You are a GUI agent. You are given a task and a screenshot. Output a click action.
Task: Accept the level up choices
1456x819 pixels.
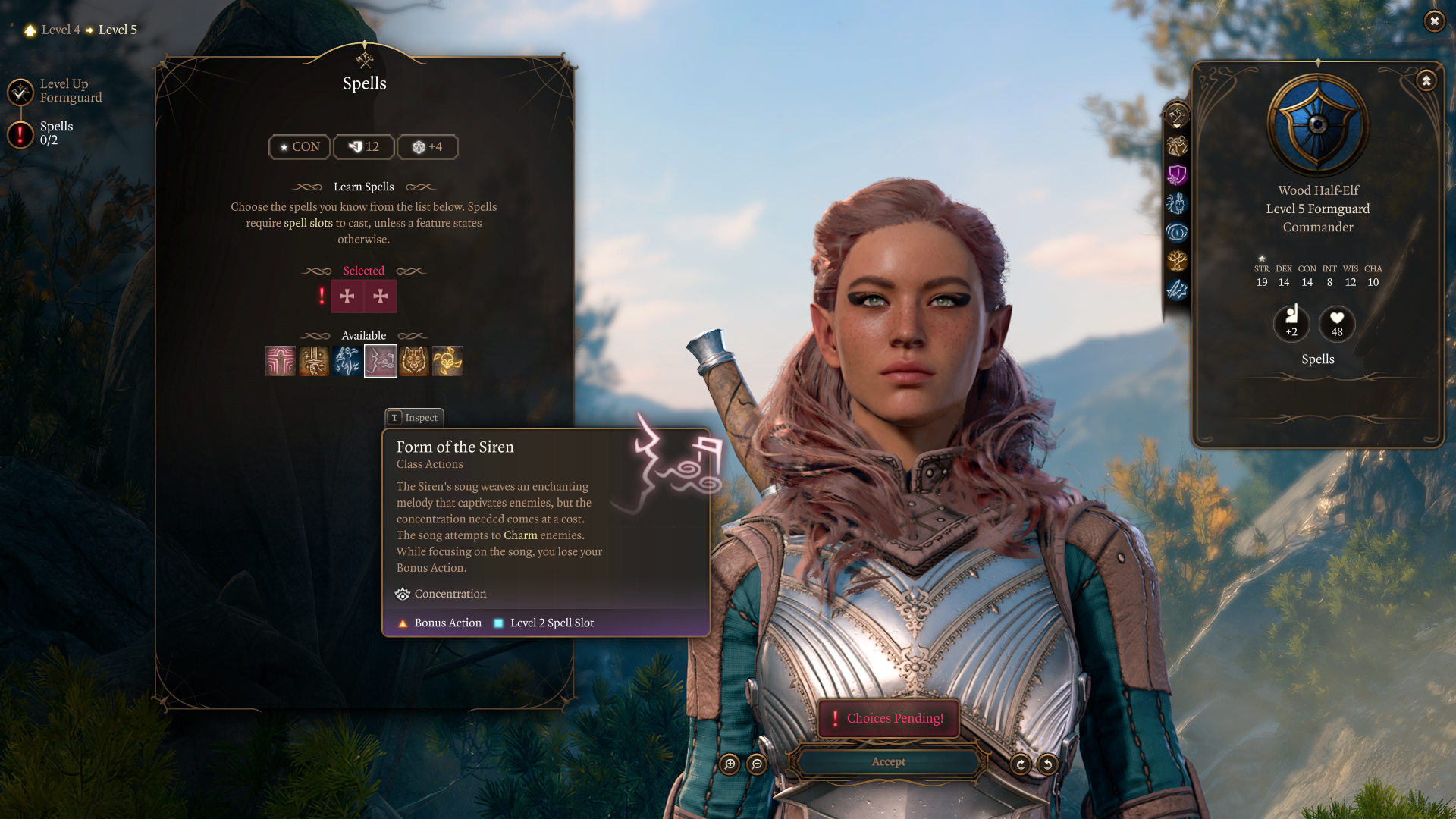point(888,762)
